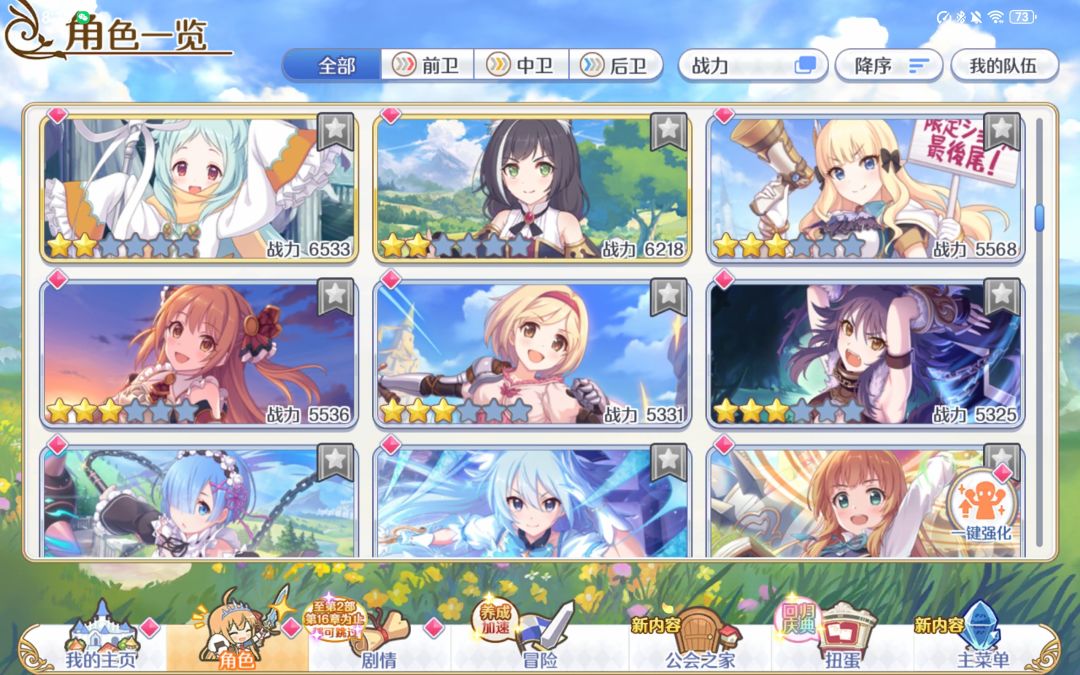
Task: Open the character card with 战力 5568
Action: [865, 187]
